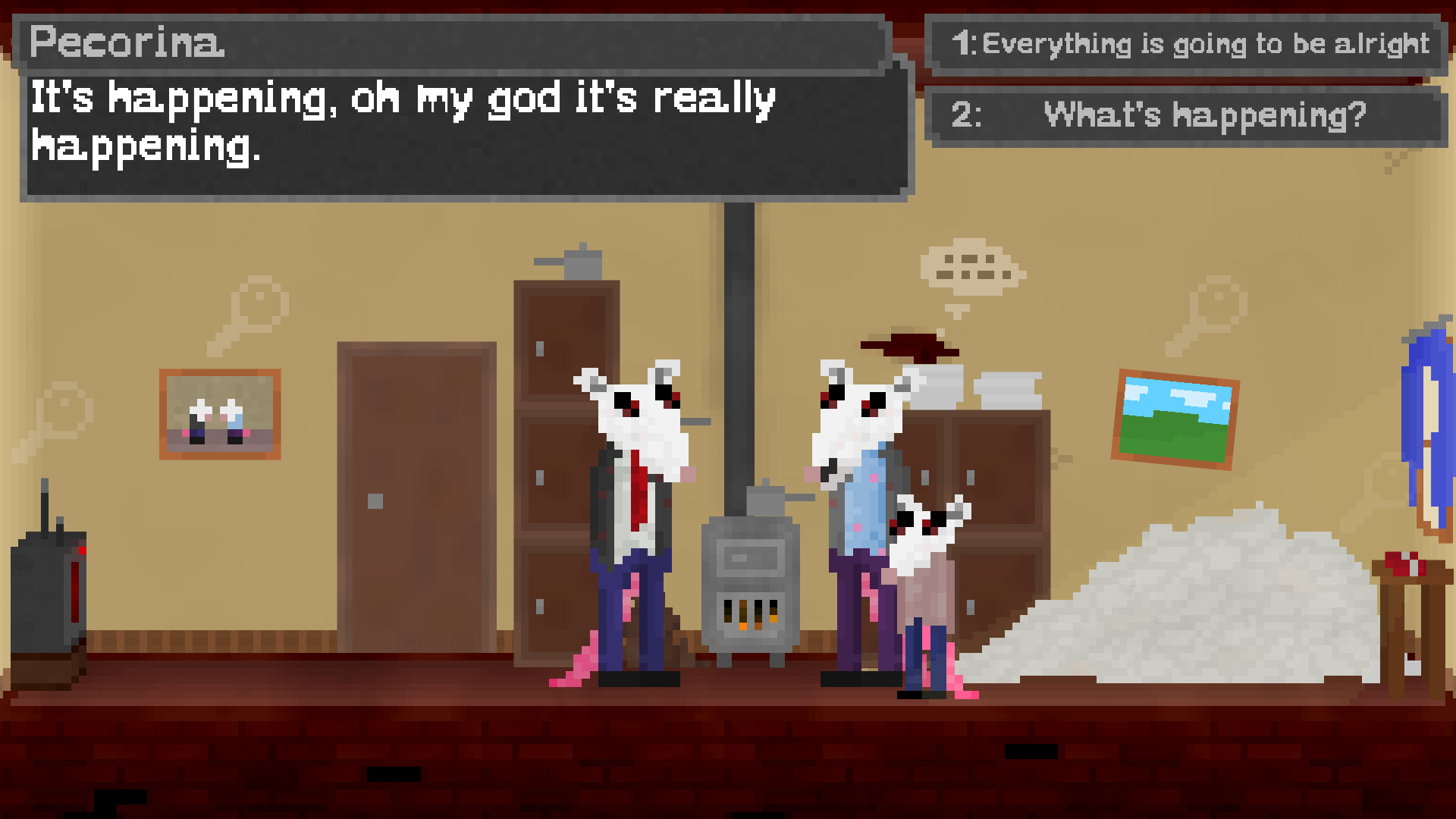Open the landscape painting on the right wall
Viewport: 1456px width, 819px height.
1179,421
